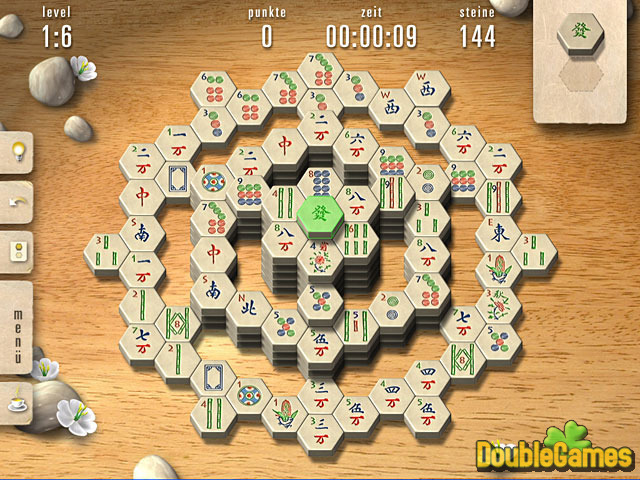Select the highlighted green dragon tile
The width and height of the screenshot is (640, 480).
pos(318,212)
